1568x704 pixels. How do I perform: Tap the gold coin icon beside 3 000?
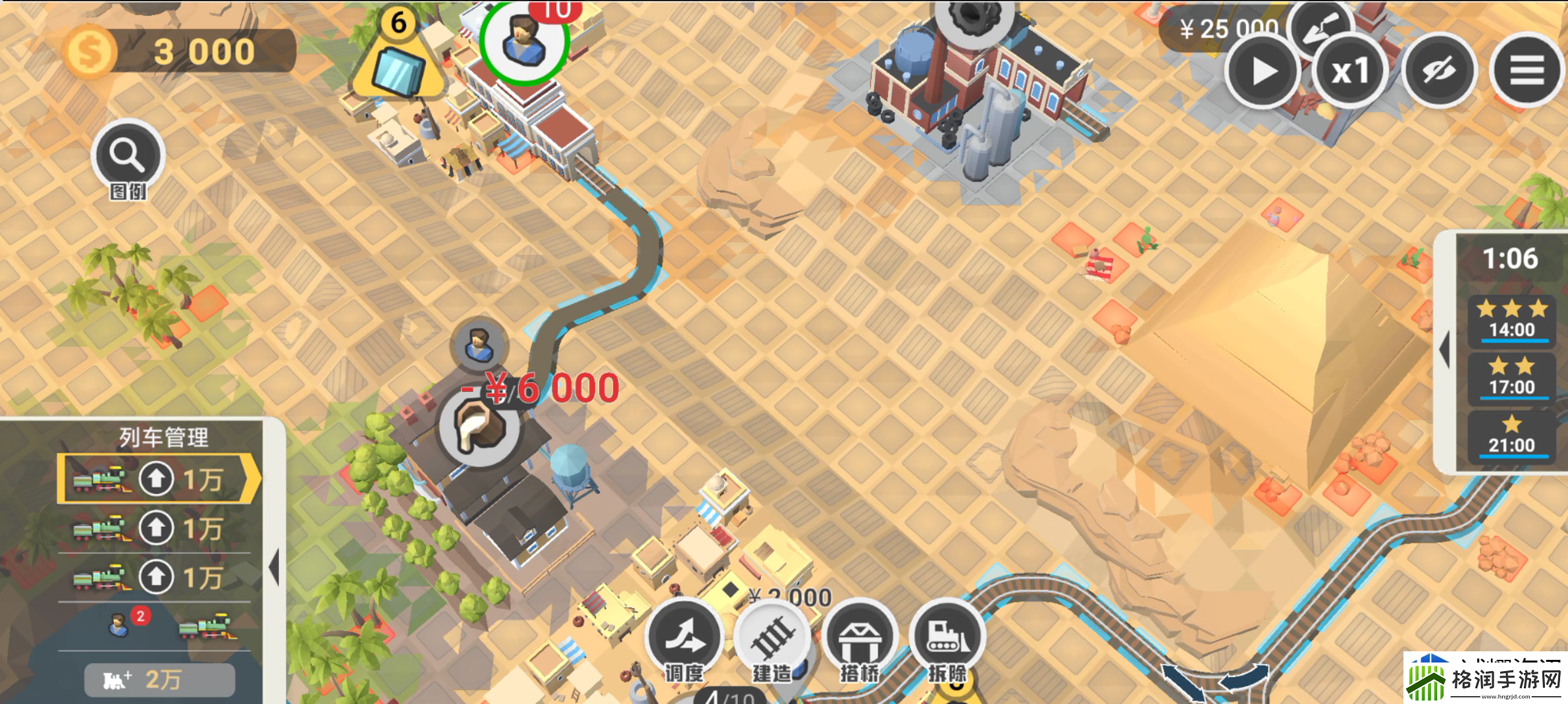(x=90, y=51)
